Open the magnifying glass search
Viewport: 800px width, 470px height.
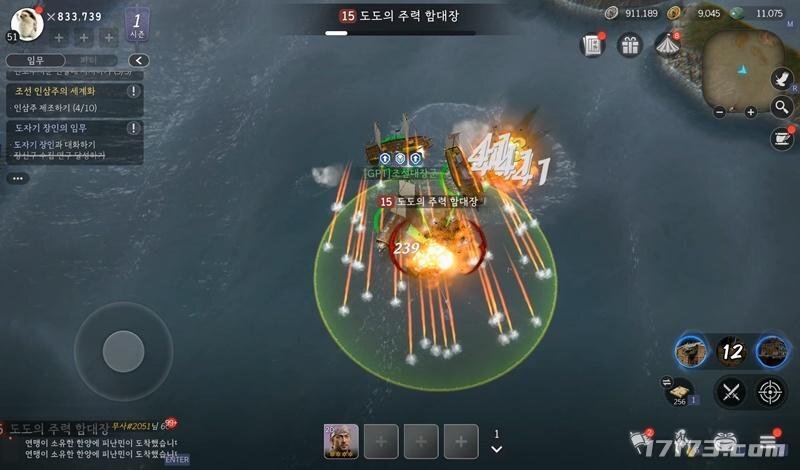click(783, 108)
